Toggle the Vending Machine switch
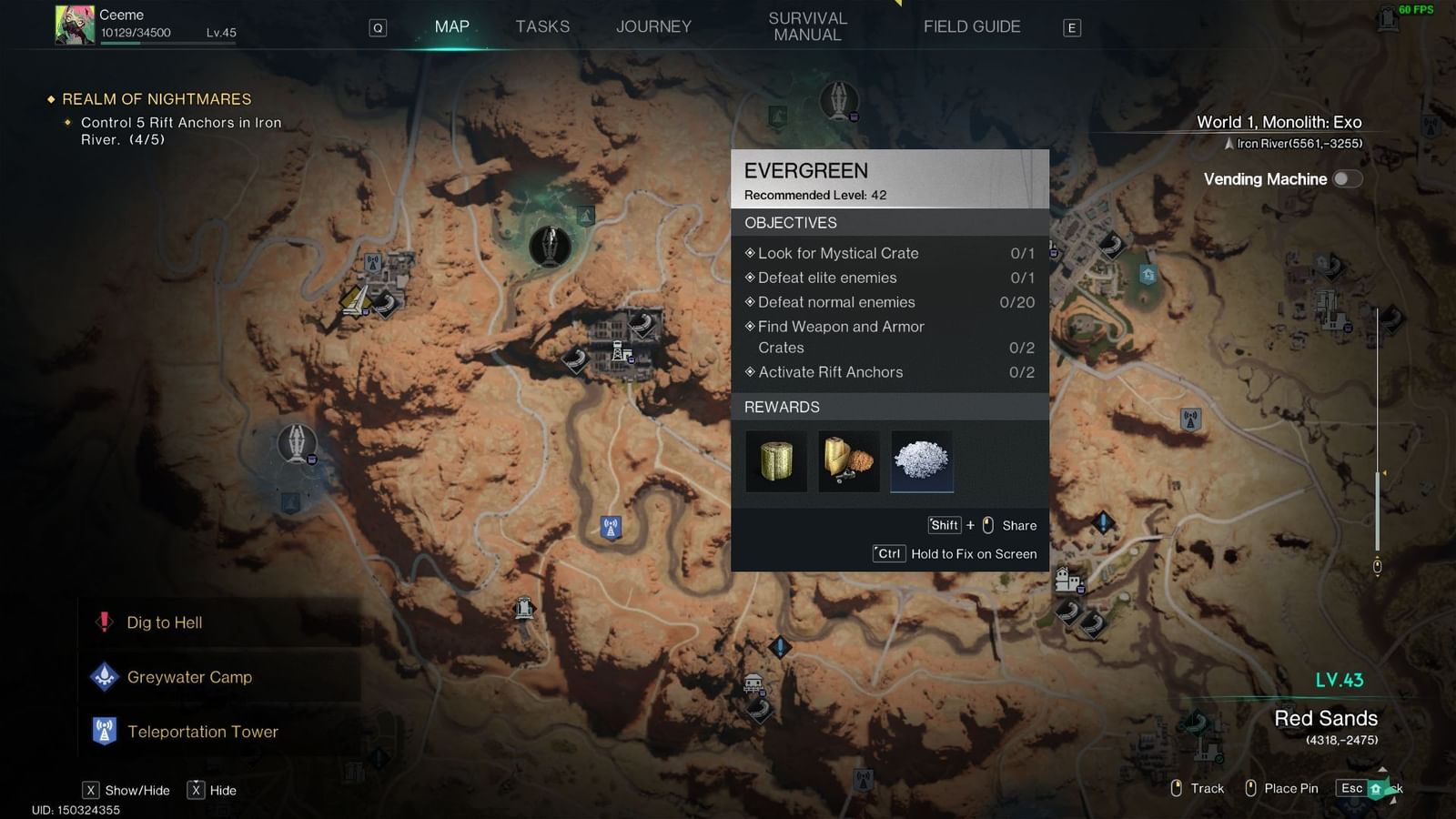 point(1347,179)
